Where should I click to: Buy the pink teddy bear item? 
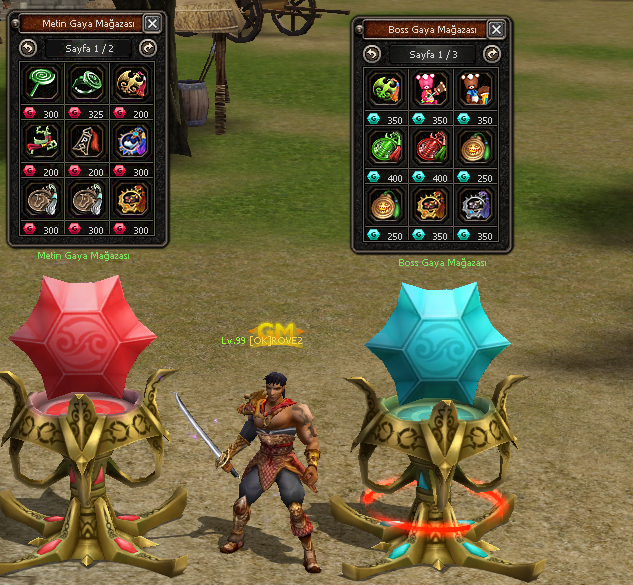pyautogui.click(x=431, y=87)
